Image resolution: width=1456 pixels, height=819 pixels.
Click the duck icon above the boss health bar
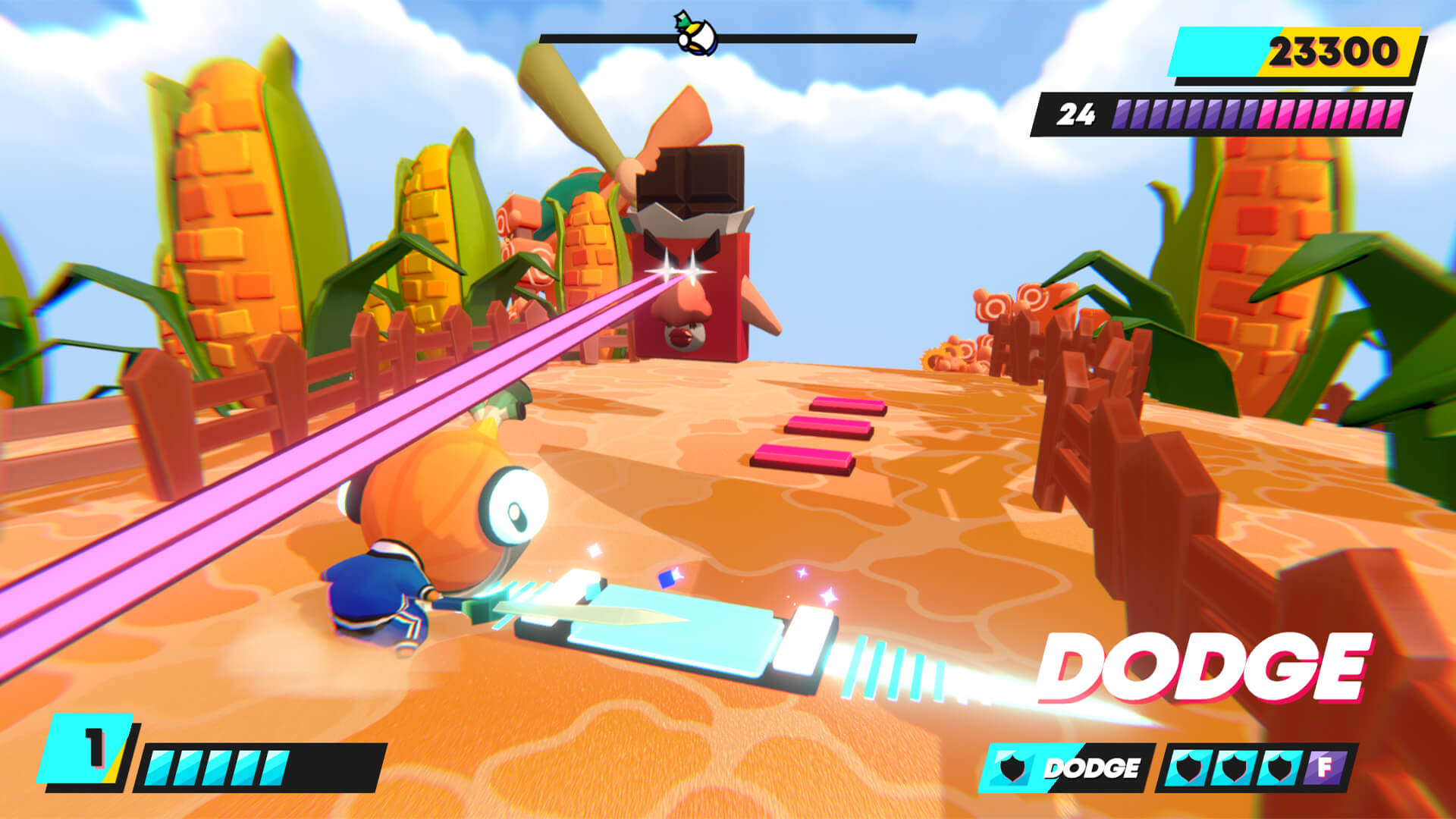pos(694,32)
